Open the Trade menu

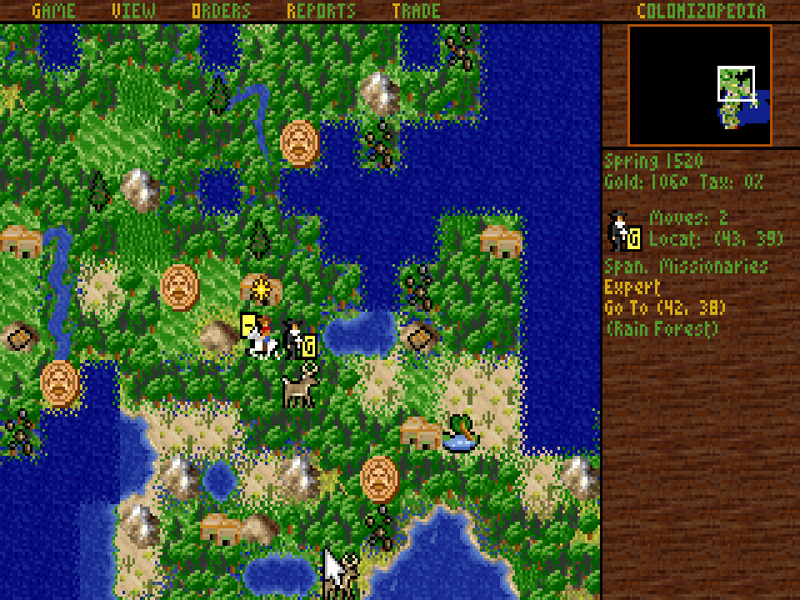point(416,11)
